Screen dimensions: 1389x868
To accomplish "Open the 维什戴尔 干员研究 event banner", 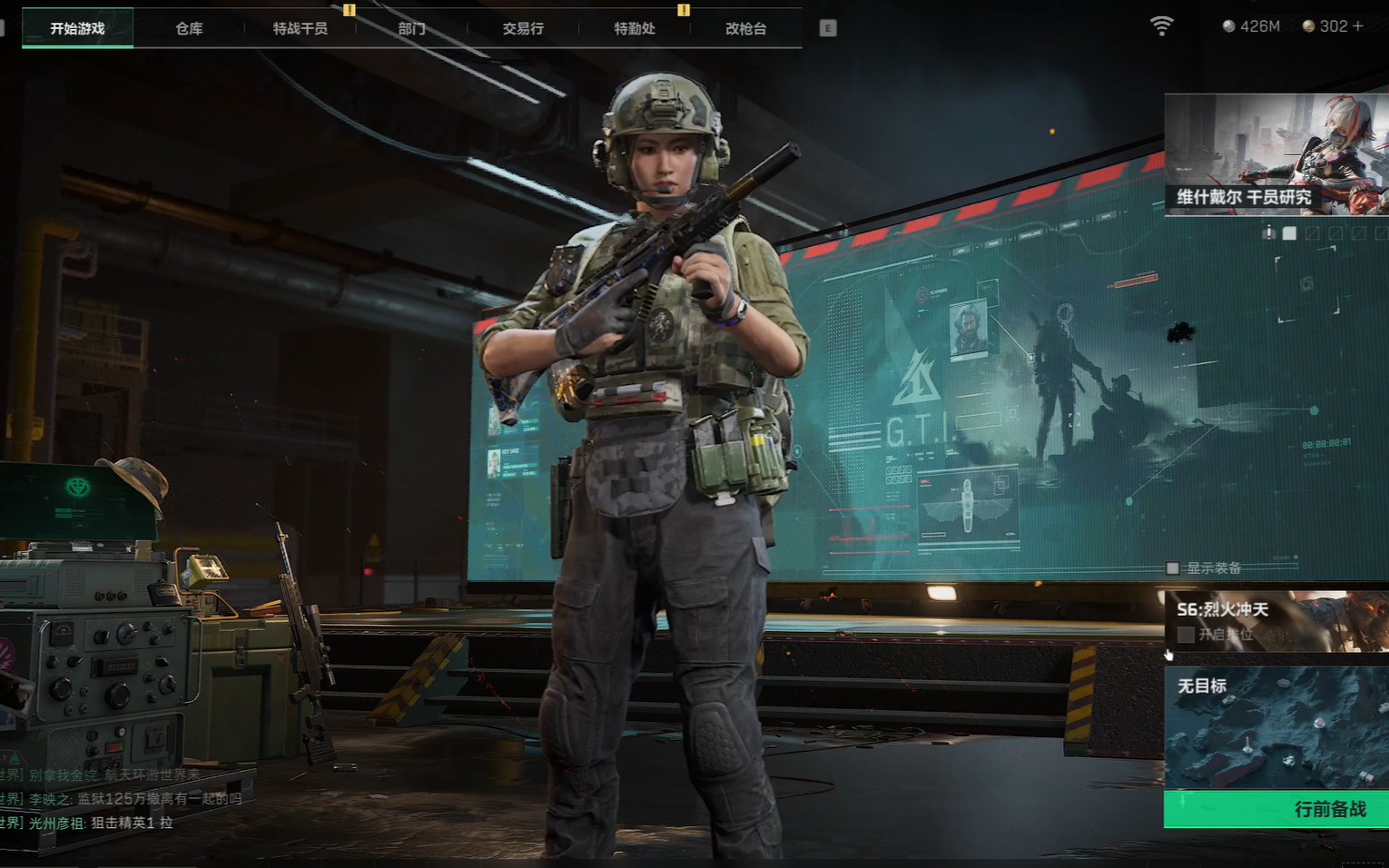I will tap(1276, 154).
